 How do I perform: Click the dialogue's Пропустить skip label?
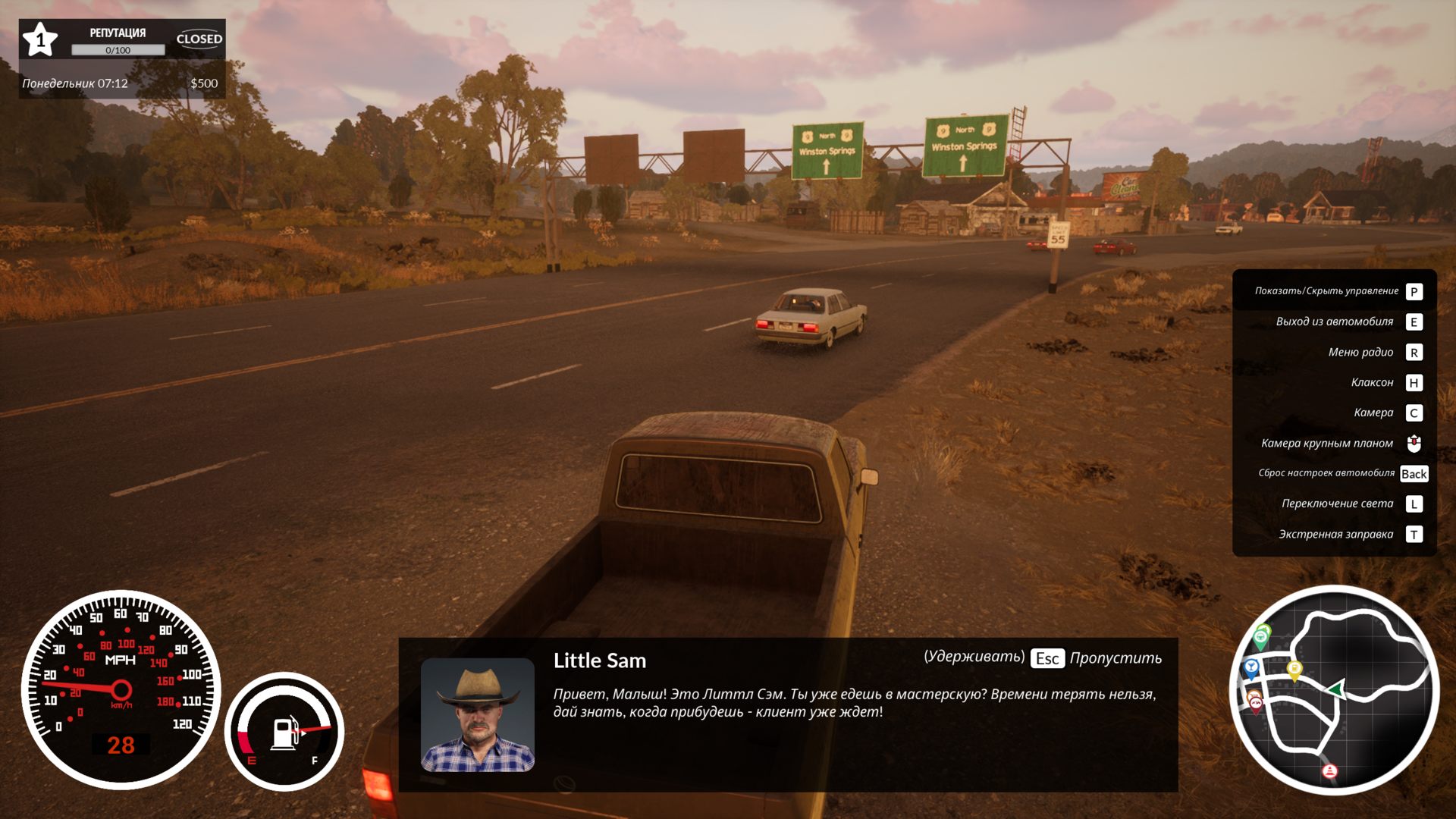pyautogui.click(x=1115, y=658)
